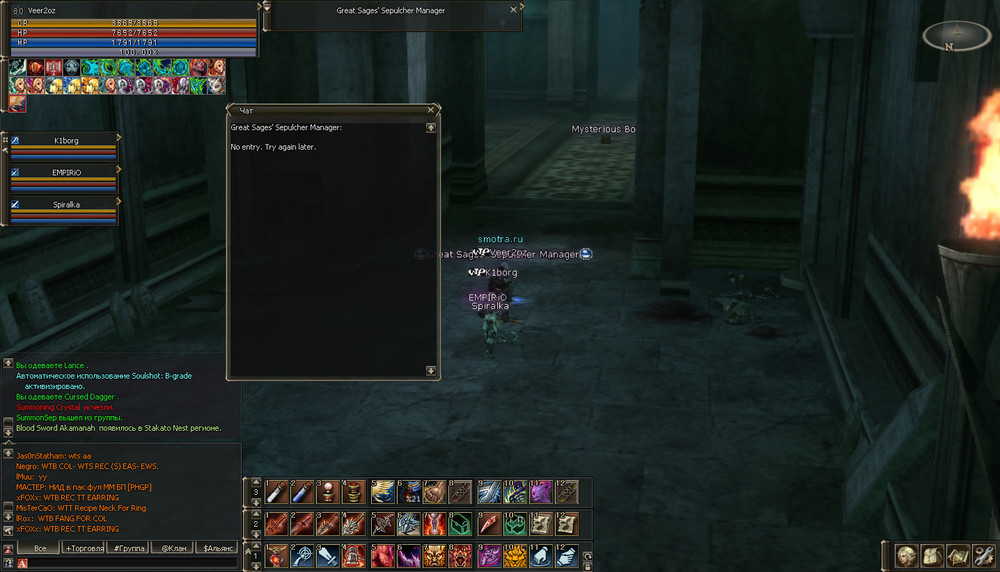Open the $Альянс alliance chat tab
Image resolution: width=1000 pixels, height=572 pixels.
[217, 548]
